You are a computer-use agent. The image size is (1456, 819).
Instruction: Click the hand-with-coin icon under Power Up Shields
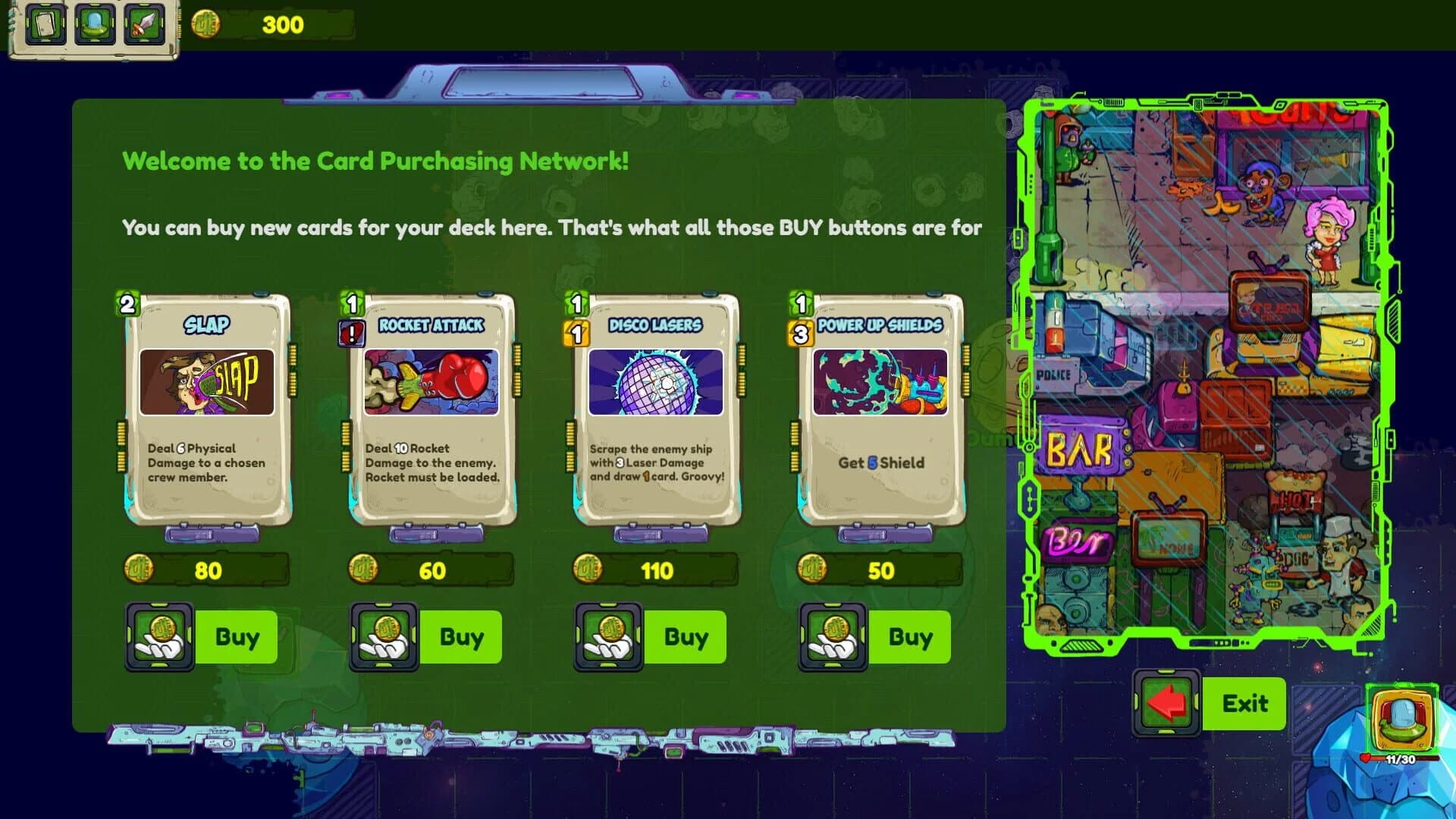pyautogui.click(x=832, y=637)
